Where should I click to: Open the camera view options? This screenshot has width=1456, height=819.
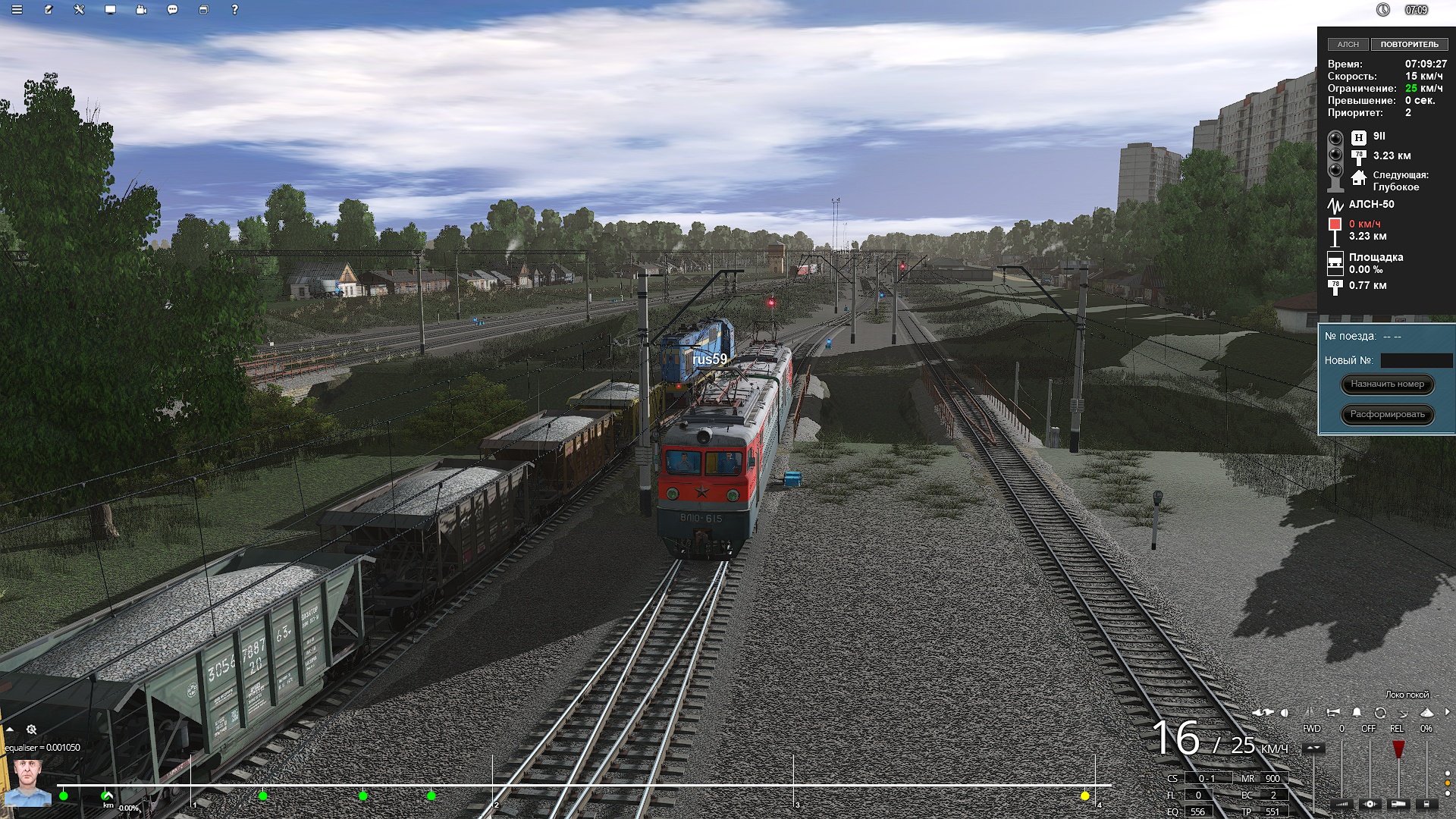pos(142,10)
